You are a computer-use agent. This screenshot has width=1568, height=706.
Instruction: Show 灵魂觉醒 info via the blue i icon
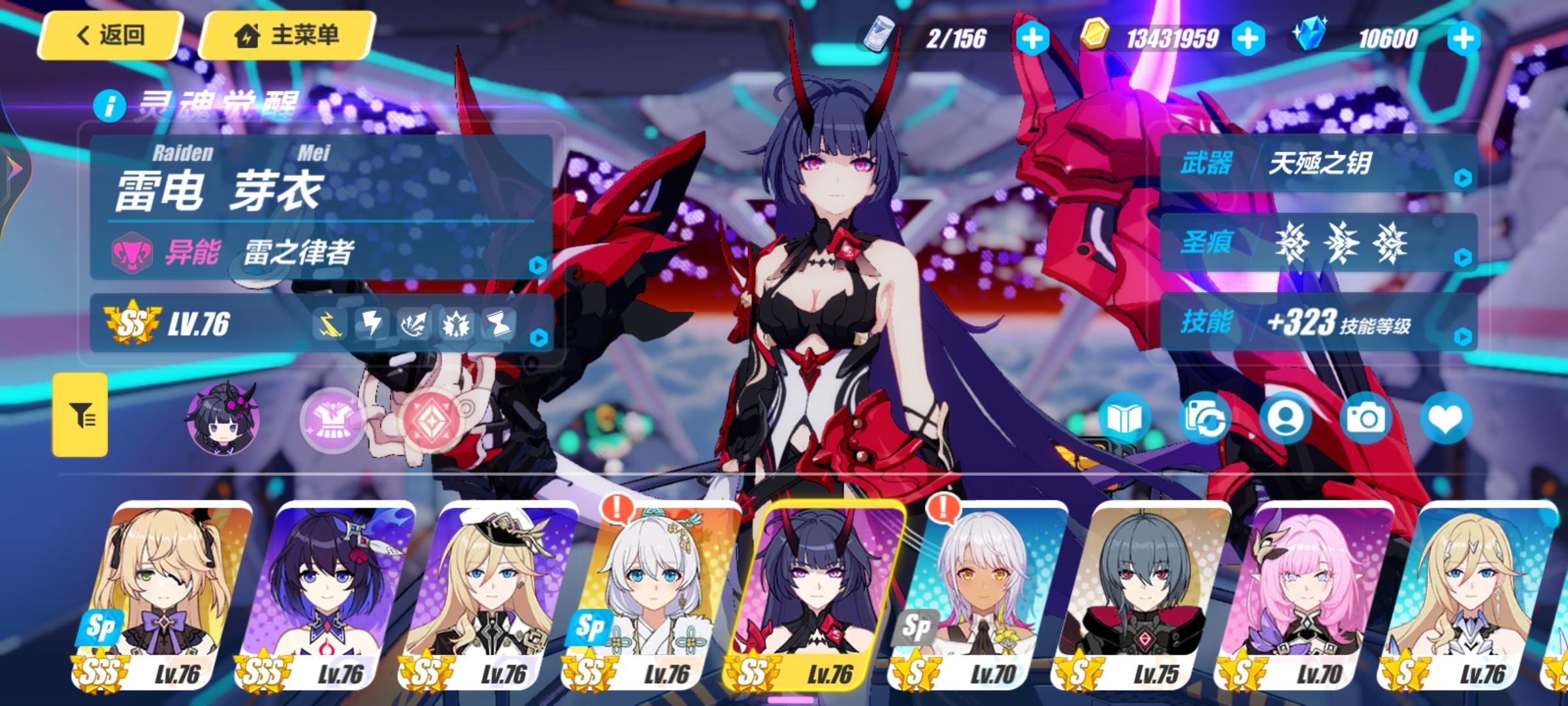(108, 105)
